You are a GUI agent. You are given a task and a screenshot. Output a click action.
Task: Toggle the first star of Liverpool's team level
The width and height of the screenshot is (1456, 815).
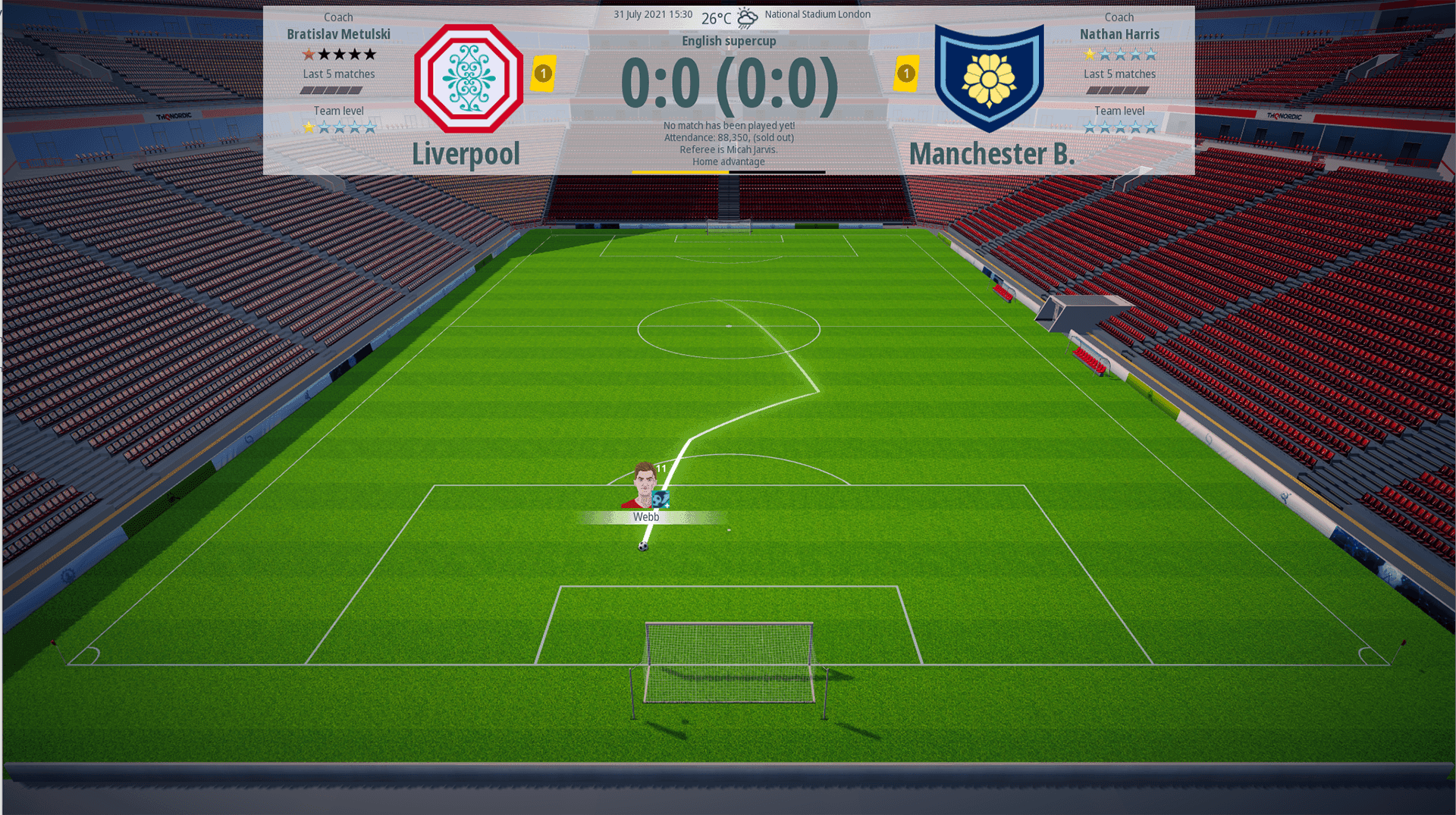pyautogui.click(x=309, y=127)
